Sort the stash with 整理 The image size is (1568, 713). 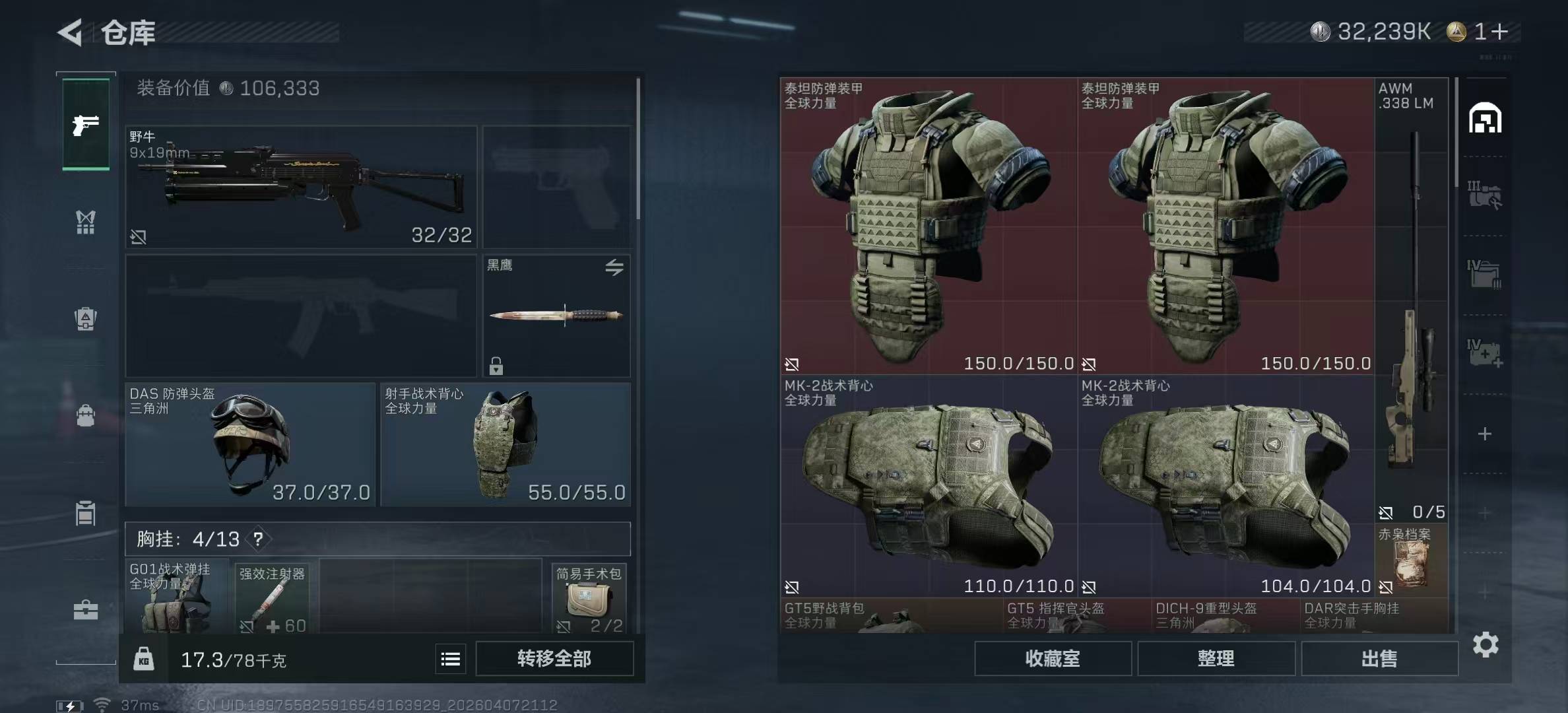(x=1216, y=658)
